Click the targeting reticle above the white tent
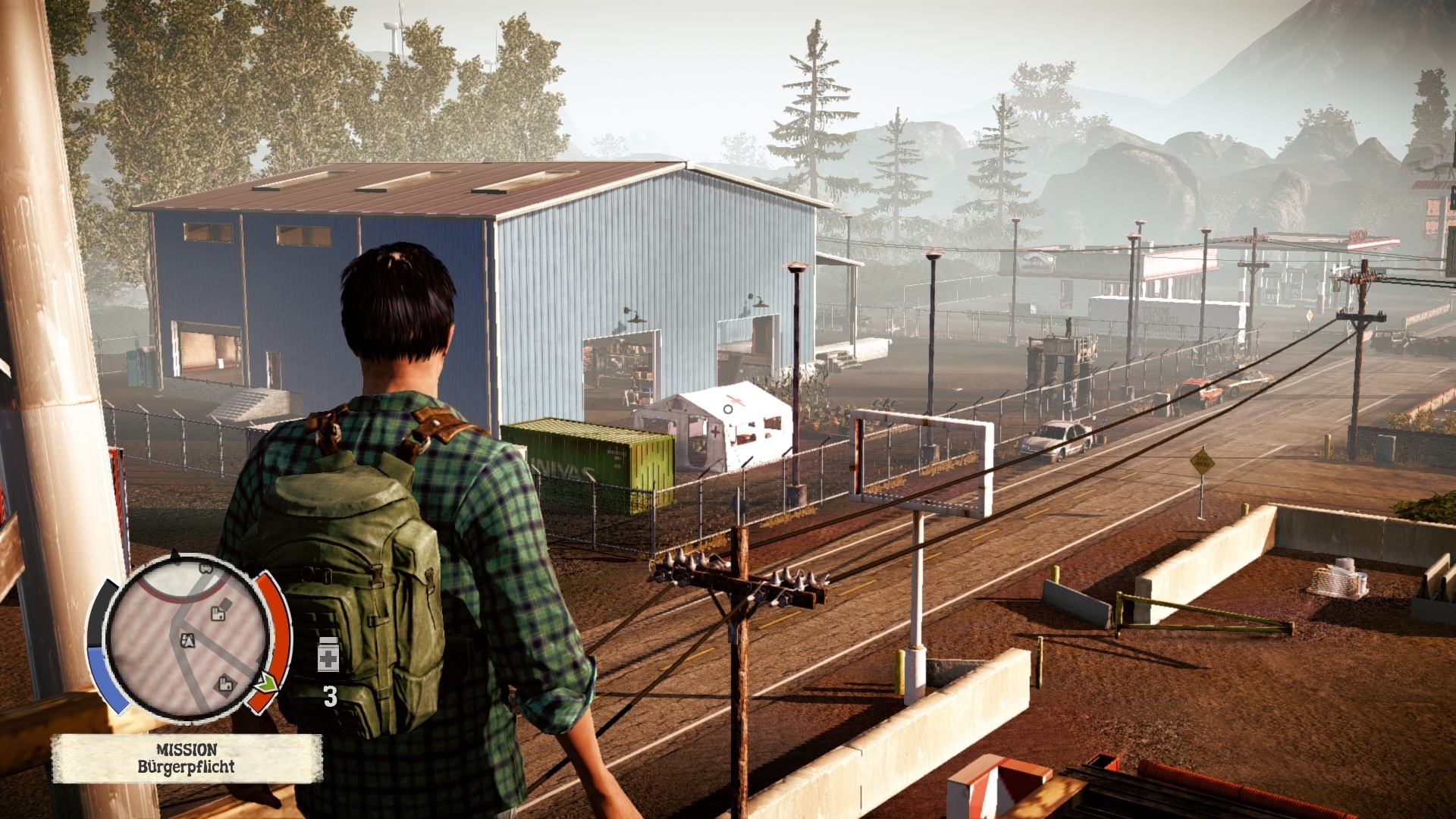 point(727,409)
